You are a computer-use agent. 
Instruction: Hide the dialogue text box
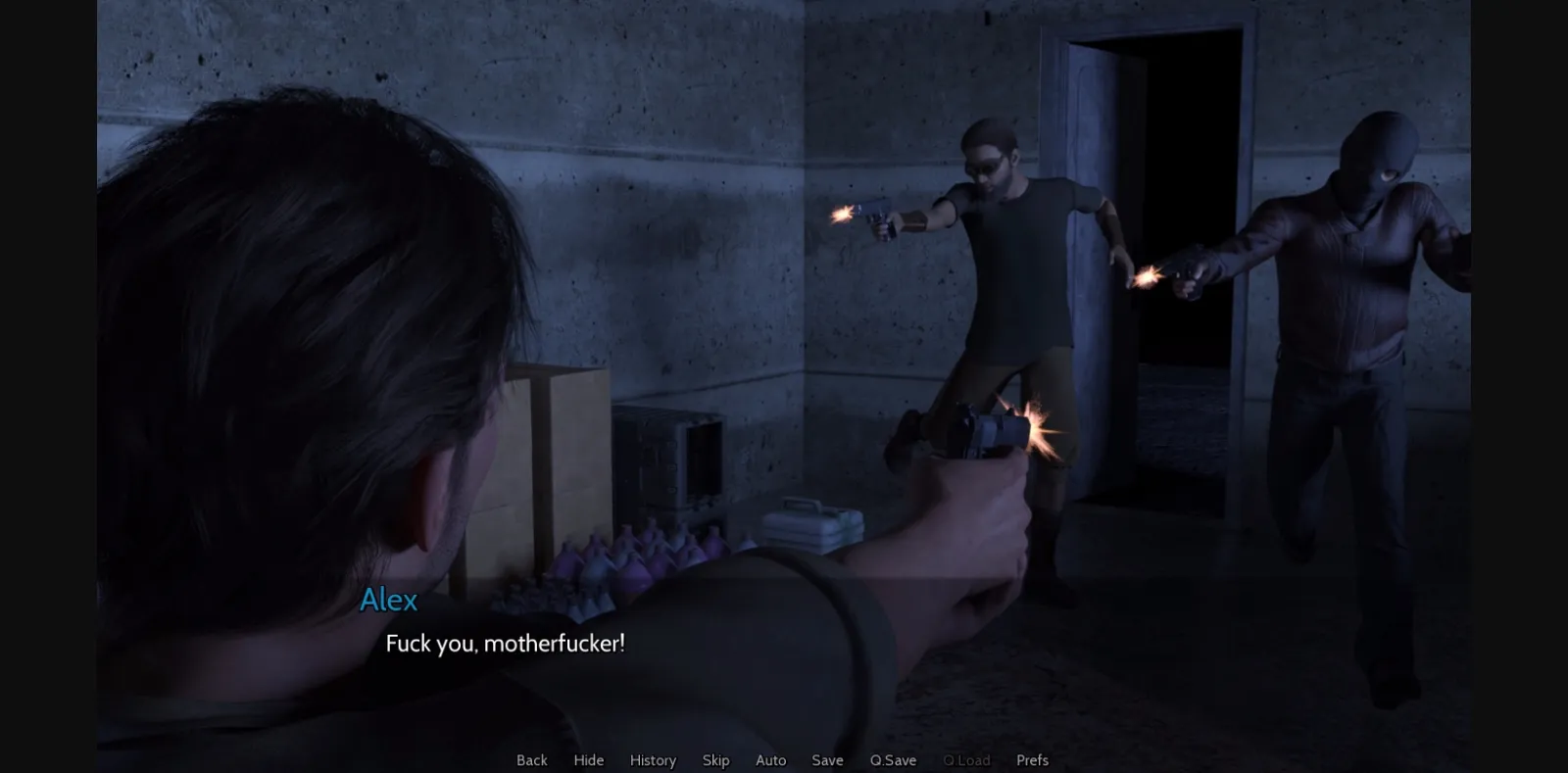[x=588, y=760]
